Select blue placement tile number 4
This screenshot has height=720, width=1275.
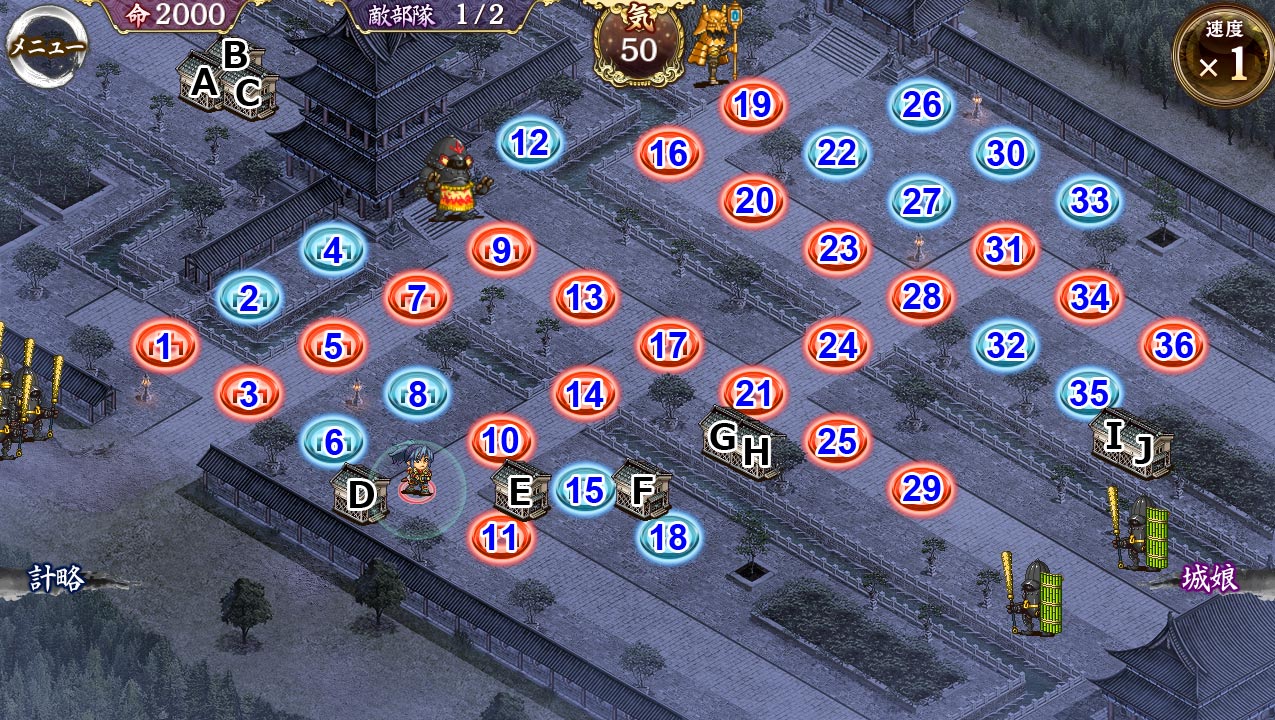click(333, 250)
